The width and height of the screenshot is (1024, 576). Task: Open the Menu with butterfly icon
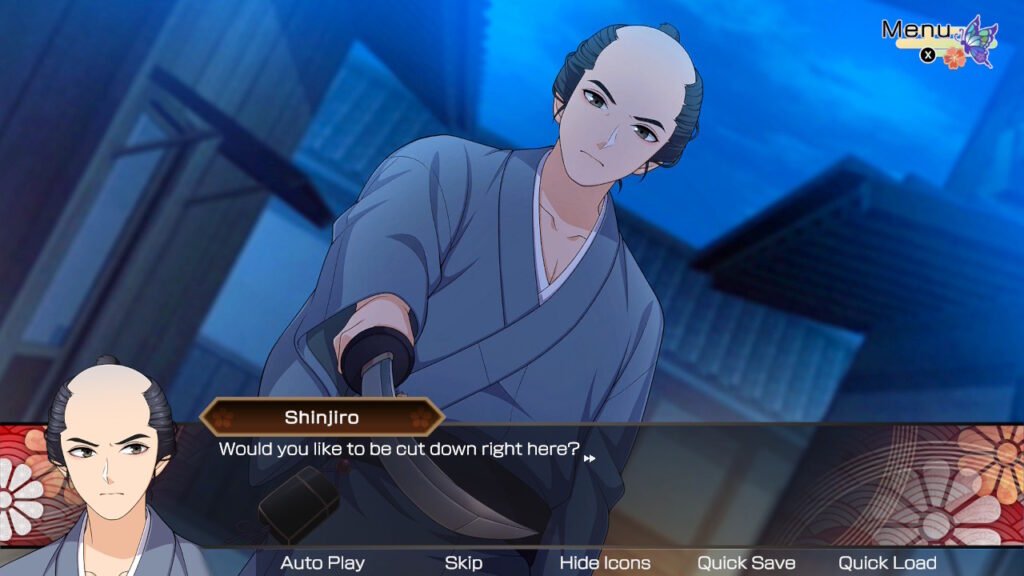(x=938, y=40)
